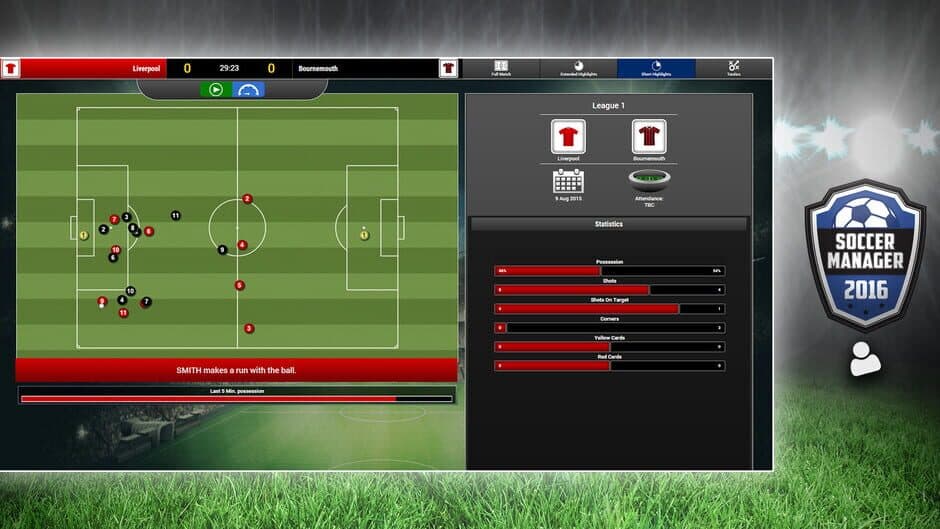Screen dimensions: 940x529
Task: Click the Statistics panel header
Action: [608, 224]
